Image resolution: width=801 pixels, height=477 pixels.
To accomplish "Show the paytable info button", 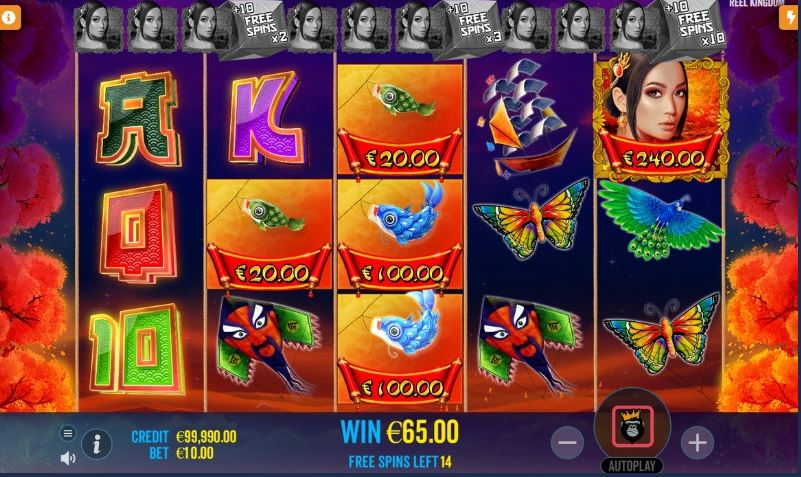I will (97, 443).
